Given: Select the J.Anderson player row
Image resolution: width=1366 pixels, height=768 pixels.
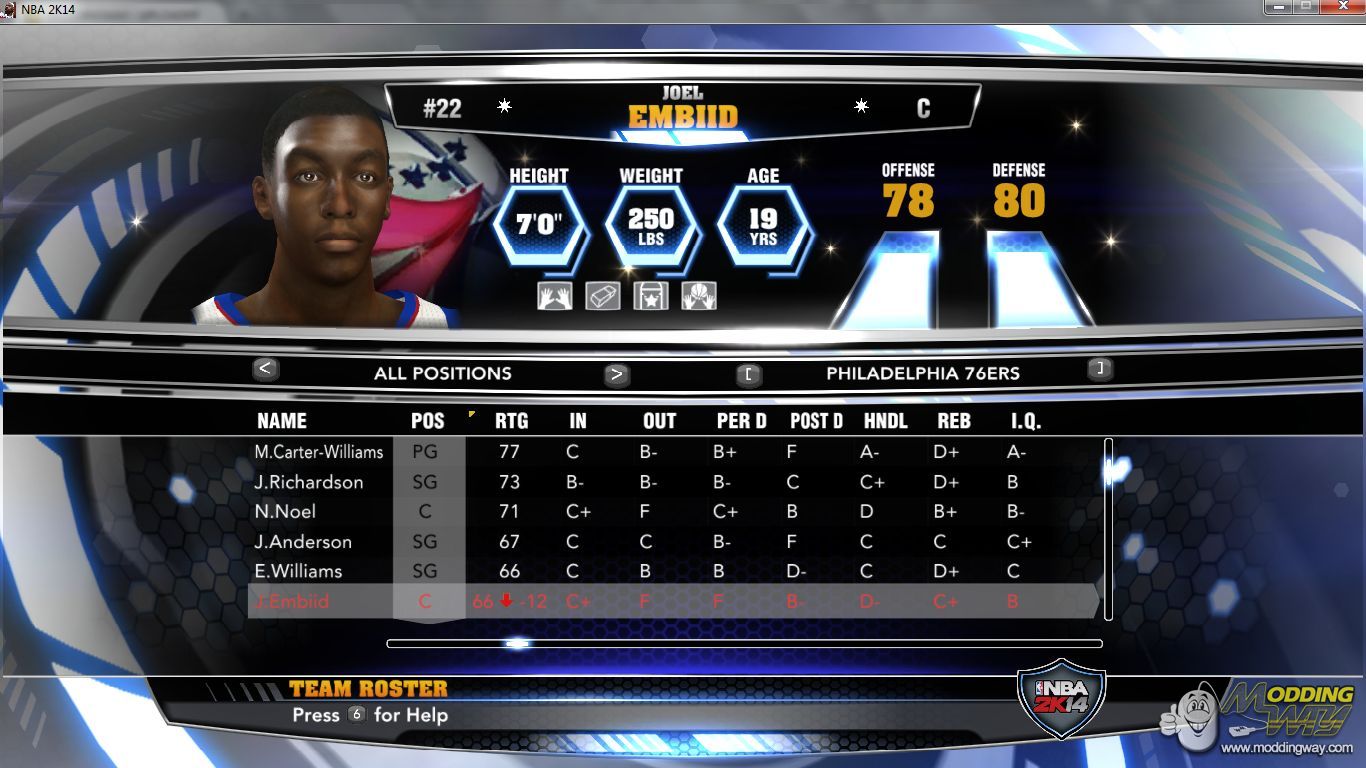Looking at the screenshot, I should (303, 542).
